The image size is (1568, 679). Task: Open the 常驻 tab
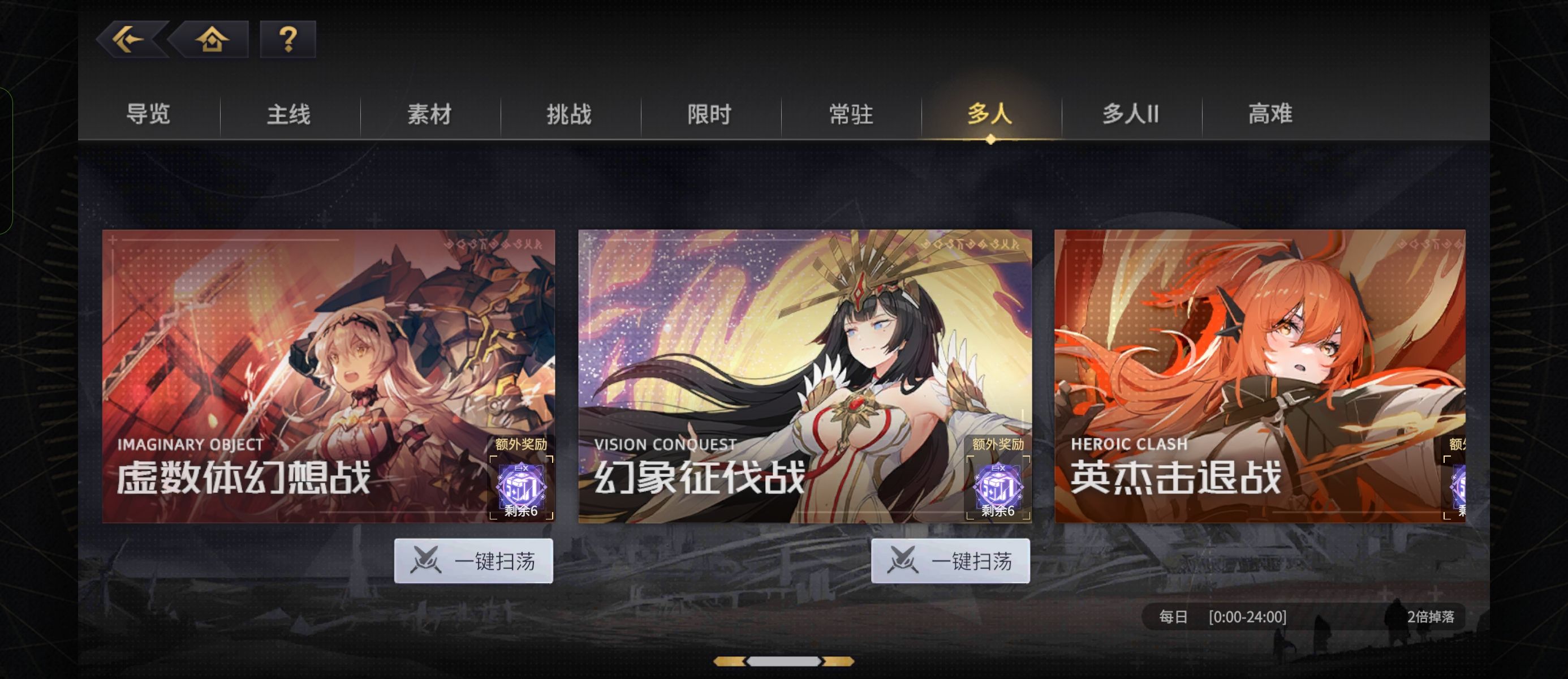point(851,114)
